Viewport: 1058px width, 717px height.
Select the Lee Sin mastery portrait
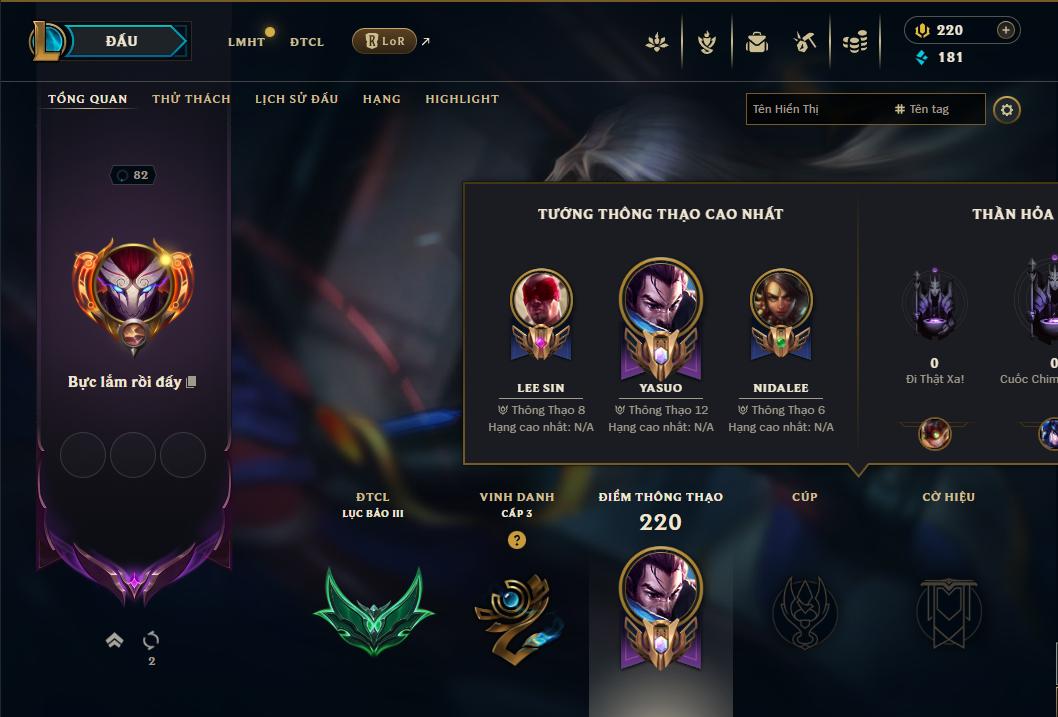(x=541, y=300)
